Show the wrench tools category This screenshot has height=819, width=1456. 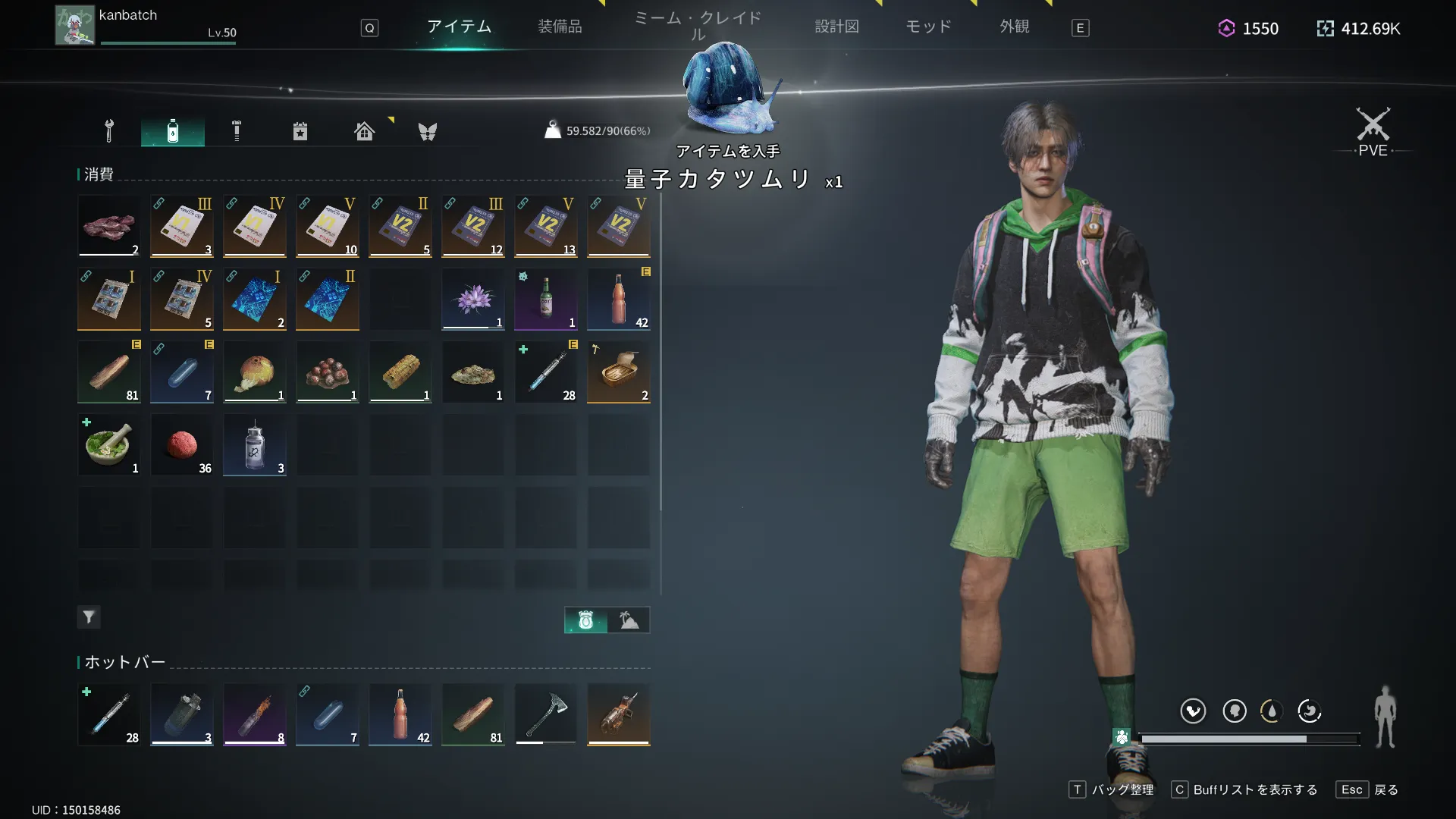(x=109, y=131)
